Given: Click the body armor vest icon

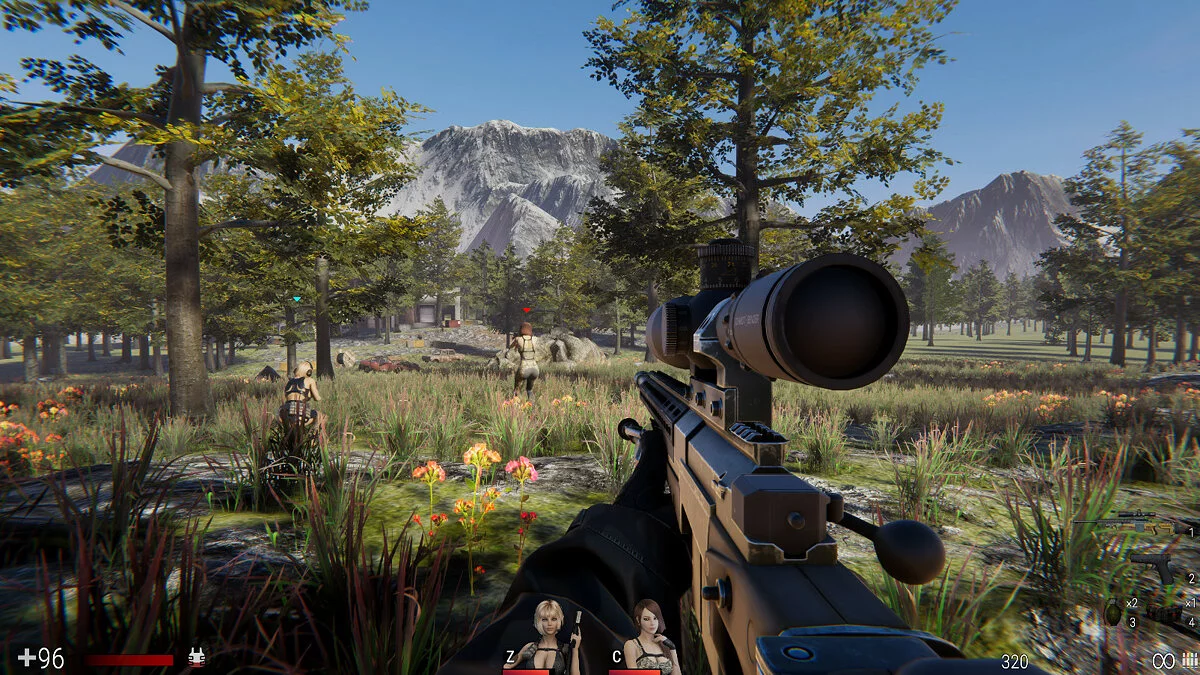Looking at the screenshot, I should [x=197, y=657].
